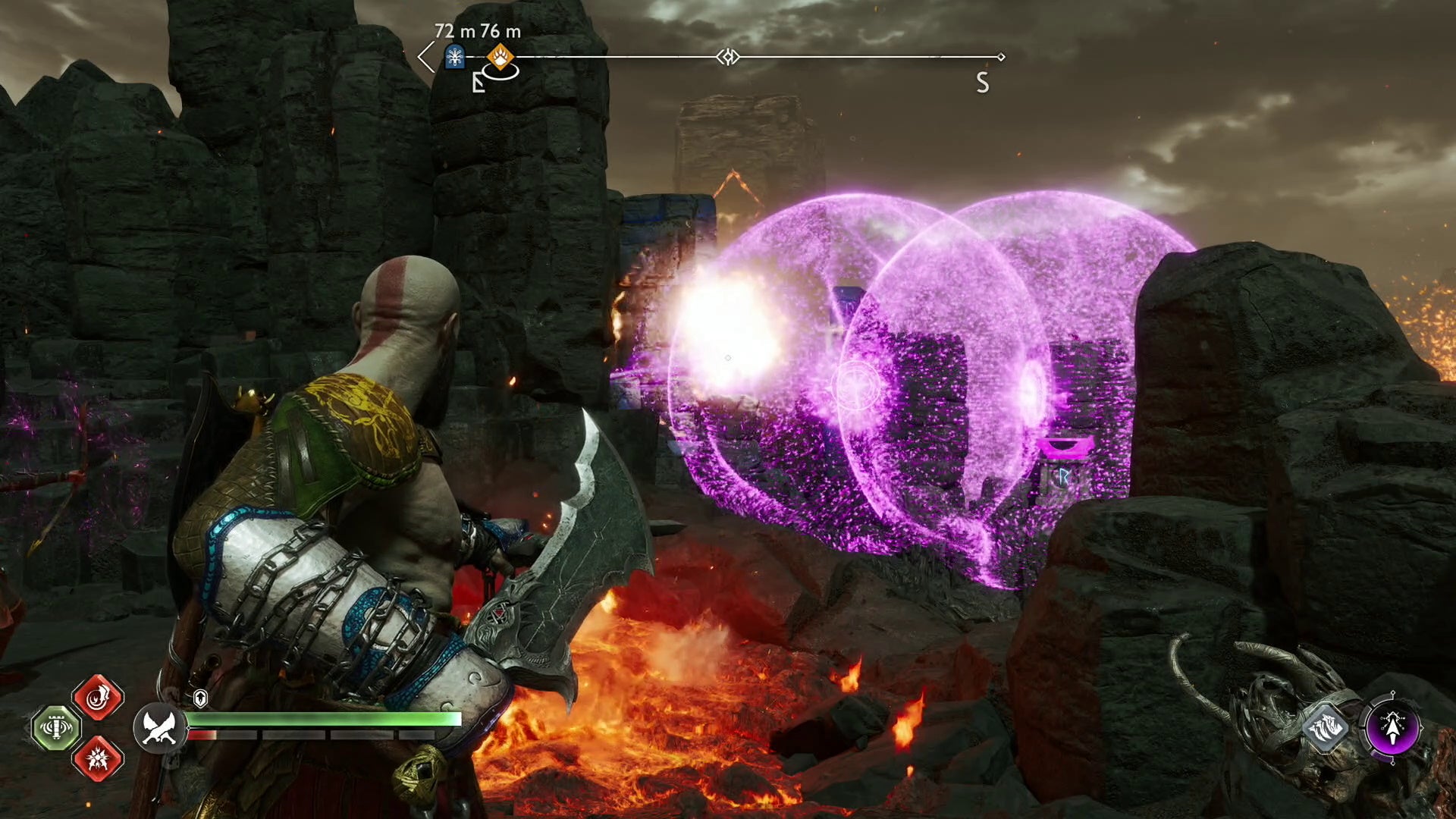Click the small upward-arrow buff icon

tap(200, 698)
